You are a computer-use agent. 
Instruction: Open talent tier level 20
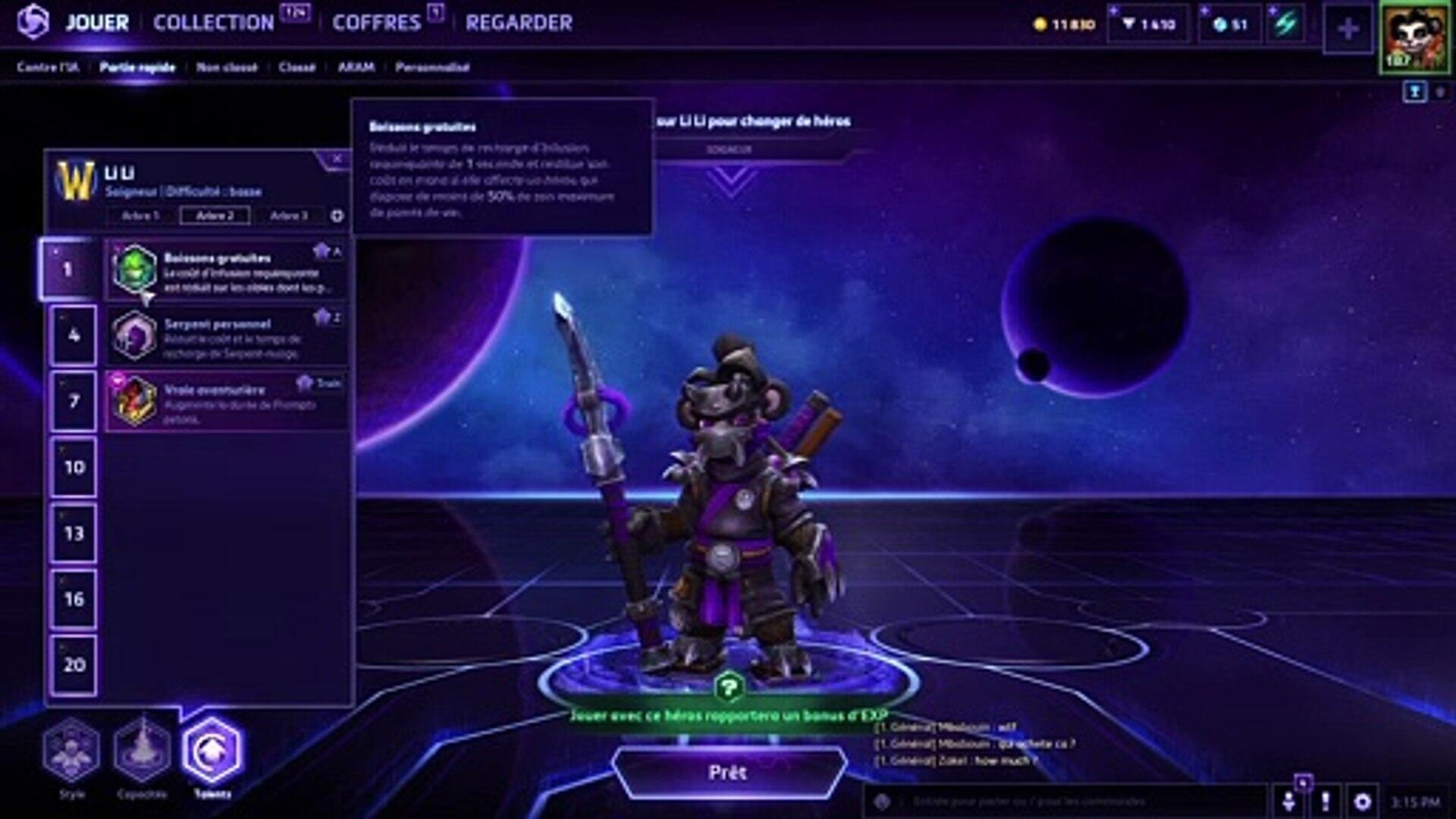click(x=74, y=665)
